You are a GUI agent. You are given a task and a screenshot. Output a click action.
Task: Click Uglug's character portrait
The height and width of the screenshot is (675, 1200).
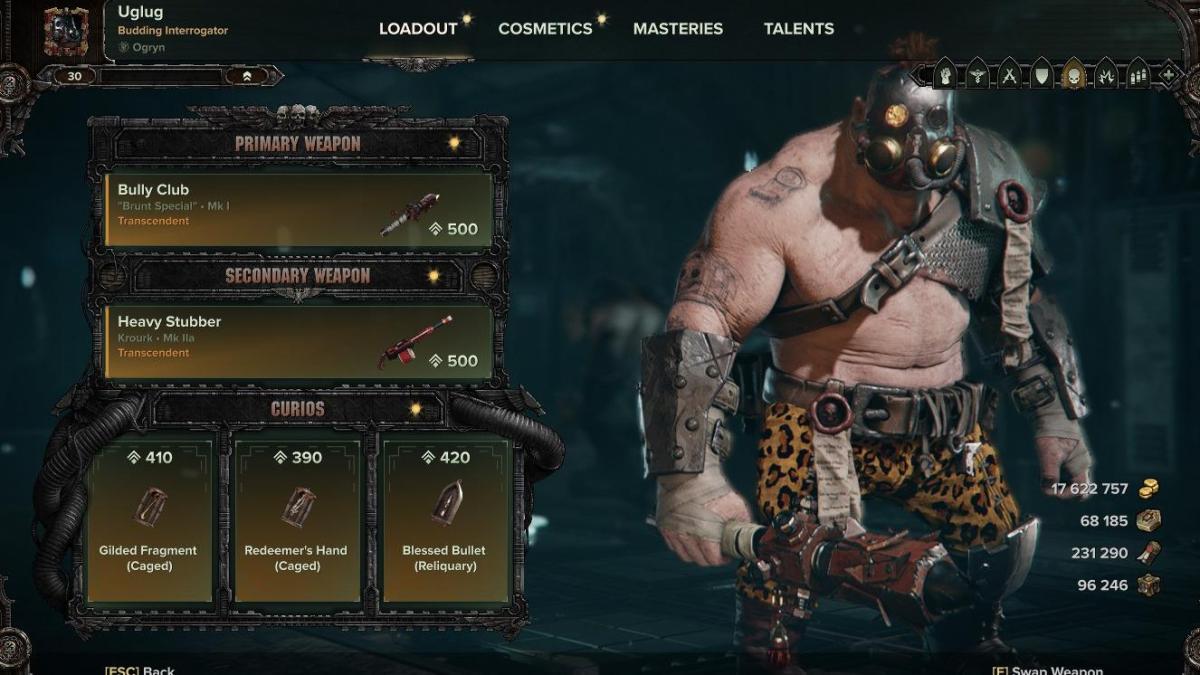[x=66, y=31]
